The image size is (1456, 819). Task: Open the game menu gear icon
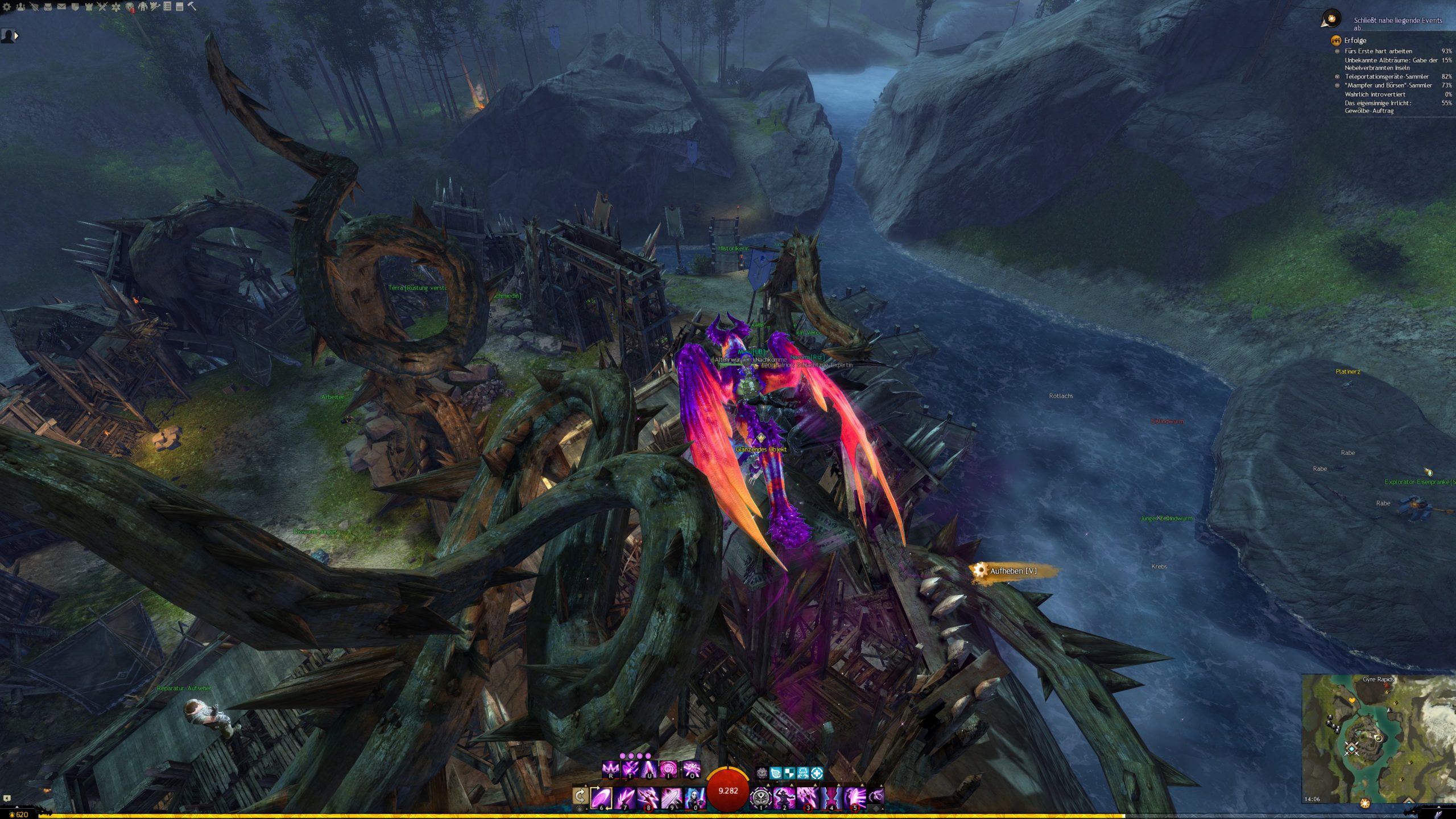click(x=7, y=7)
